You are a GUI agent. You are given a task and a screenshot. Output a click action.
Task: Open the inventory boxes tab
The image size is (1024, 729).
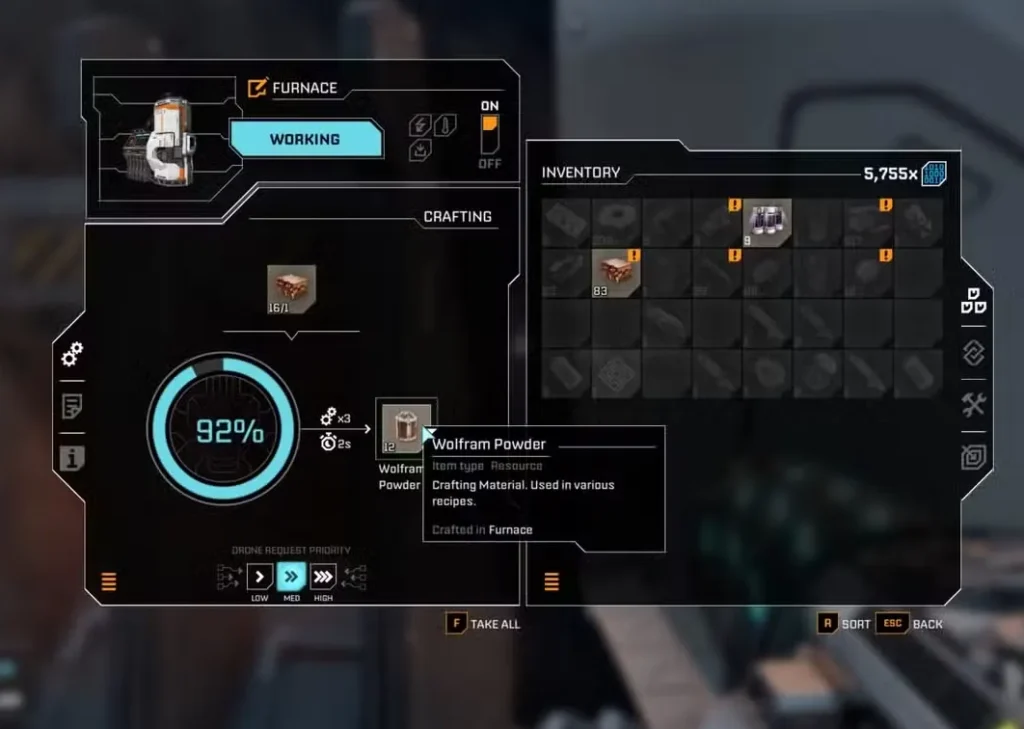[x=974, y=300]
